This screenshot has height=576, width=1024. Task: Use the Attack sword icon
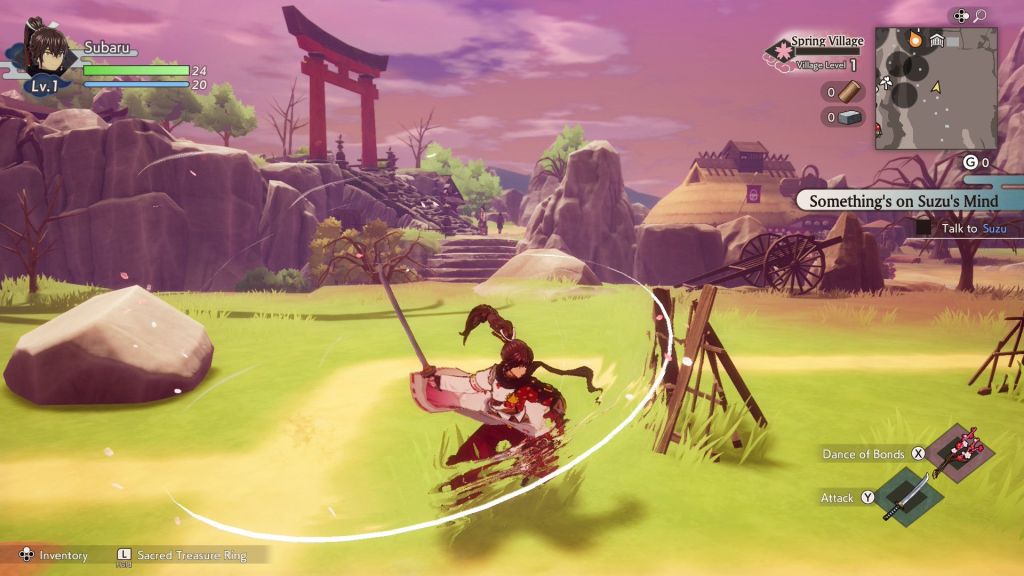click(x=908, y=495)
